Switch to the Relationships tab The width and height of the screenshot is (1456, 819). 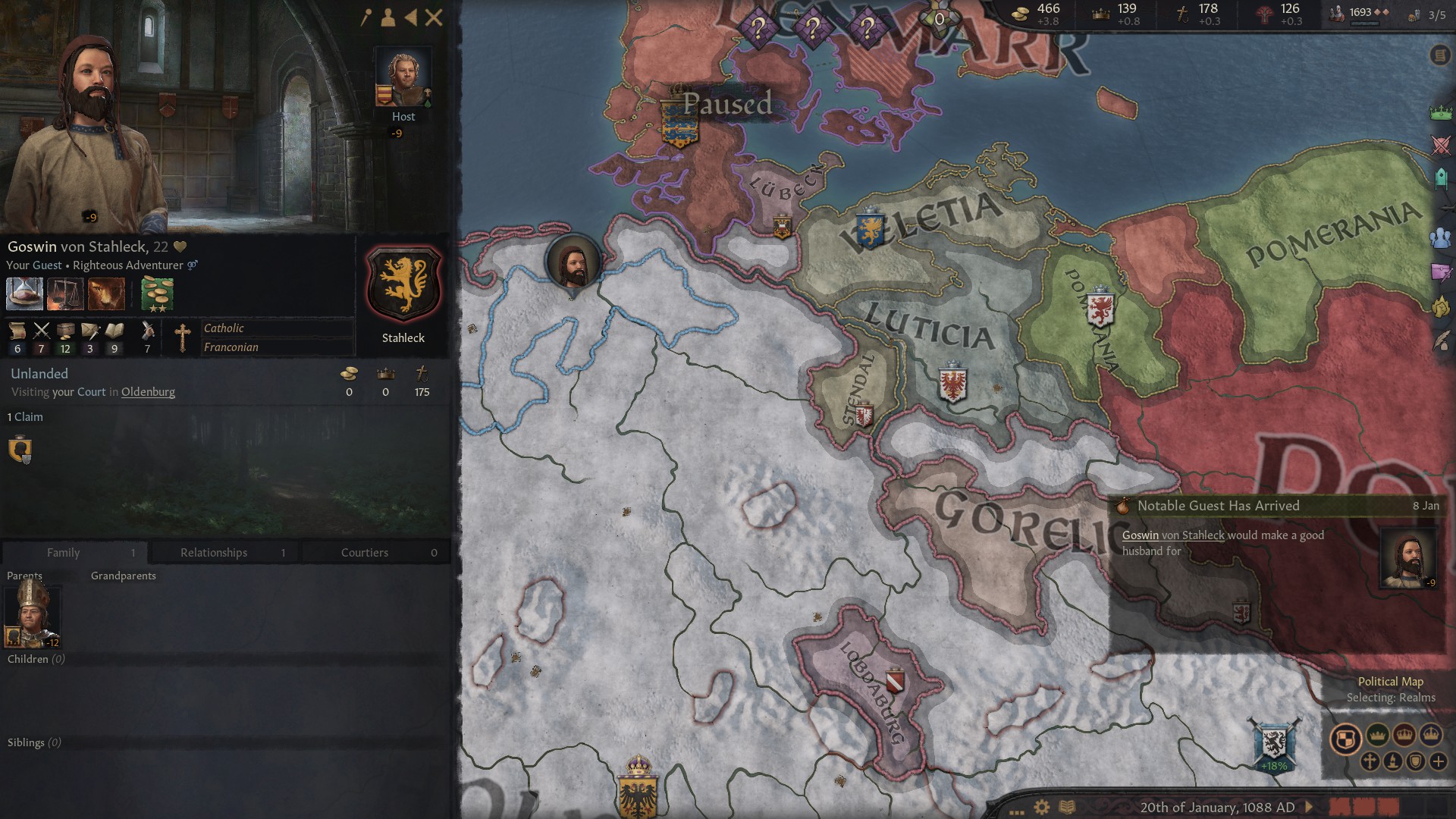[x=213, y=552]
